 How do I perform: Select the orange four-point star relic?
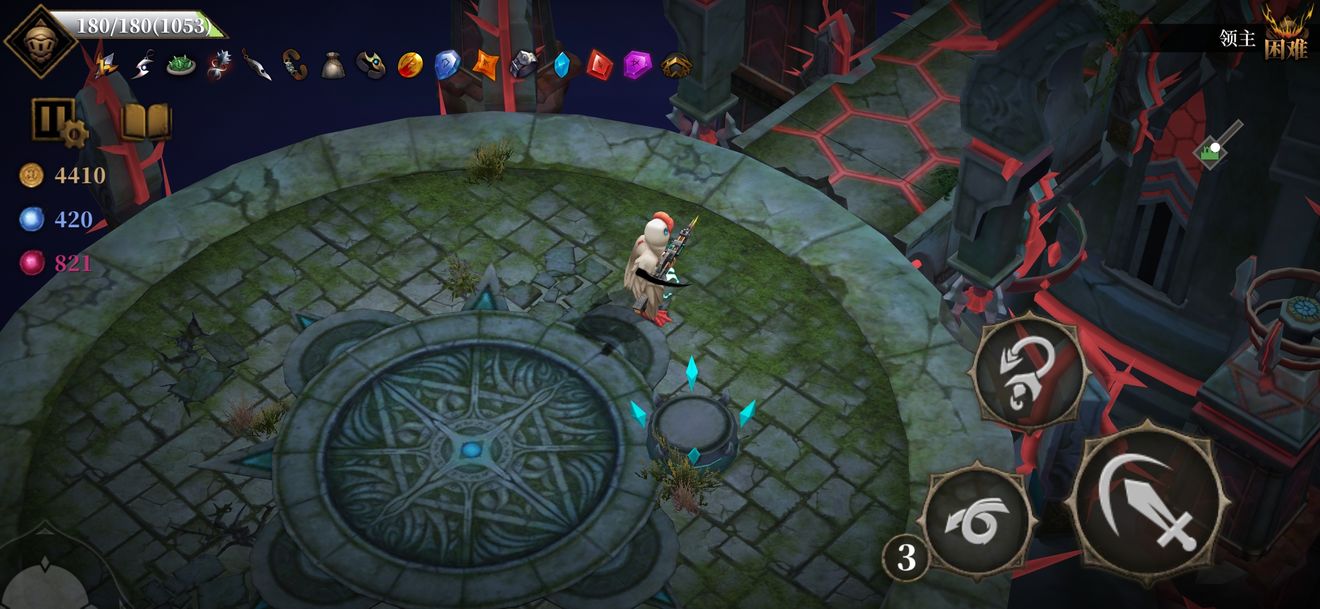pos(485,65)
